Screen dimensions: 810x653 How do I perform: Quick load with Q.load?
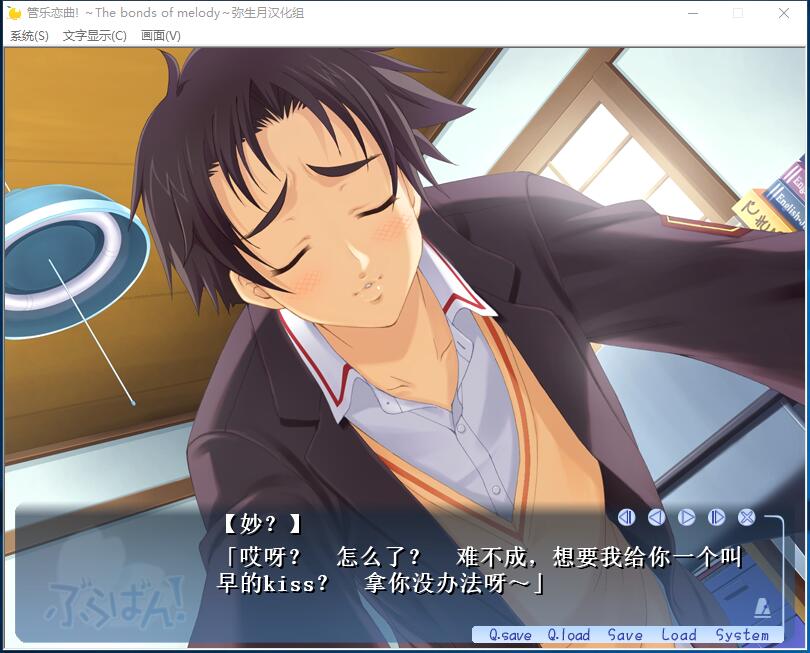pos(568,635)
